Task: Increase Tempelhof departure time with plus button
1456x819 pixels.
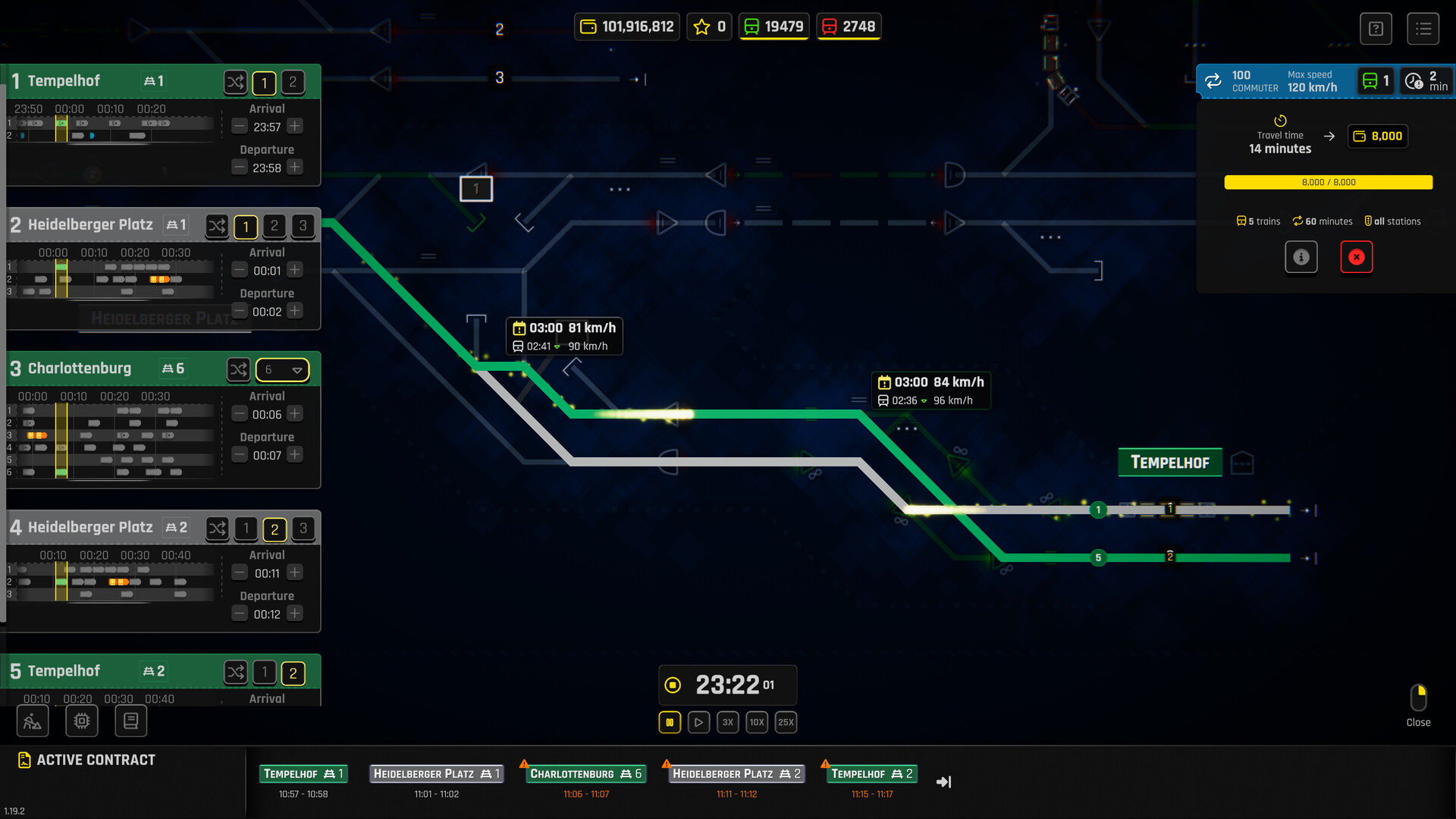Action: click(x=295, y=167)
